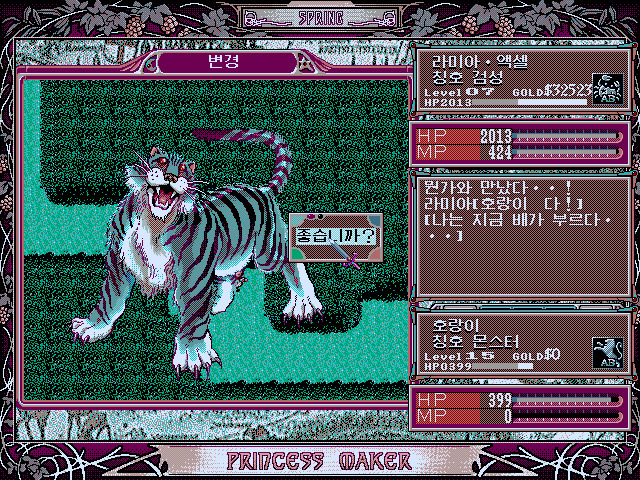Confirm the 좋습니까? prompt

335,238
